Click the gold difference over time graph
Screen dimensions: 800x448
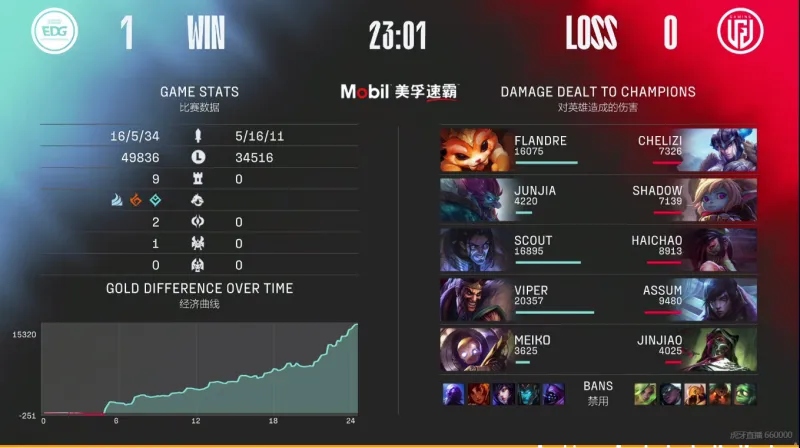point(200,370)
